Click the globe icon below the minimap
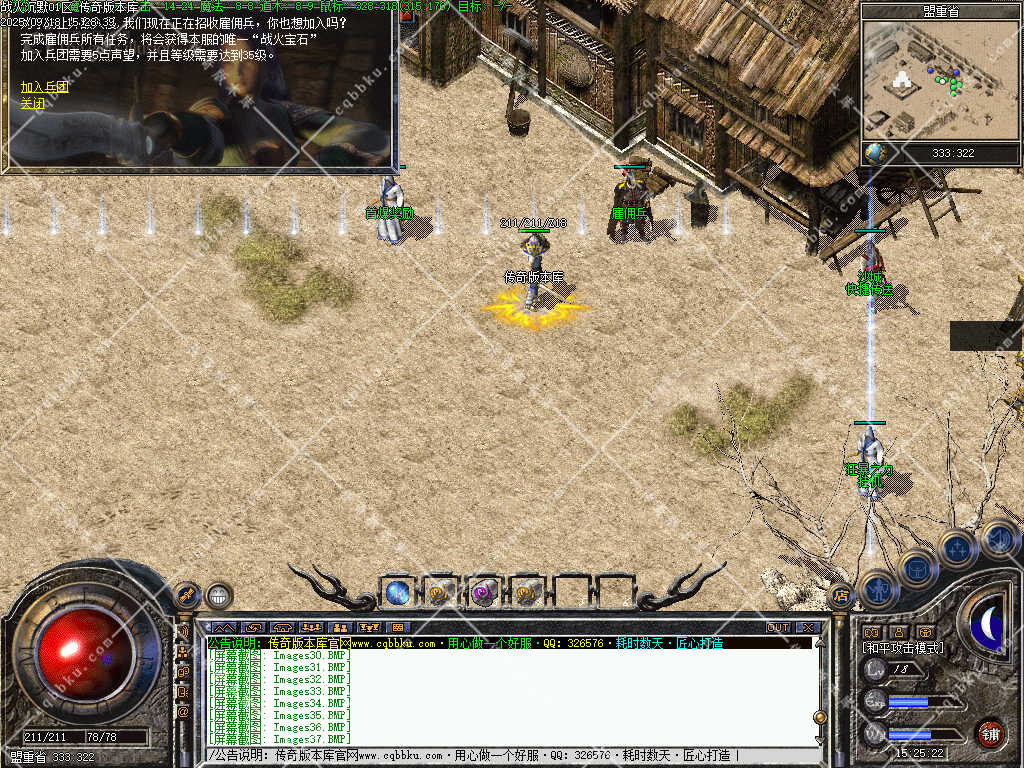Viewport: 1024px width, 768px height. (x=876, y=153)
